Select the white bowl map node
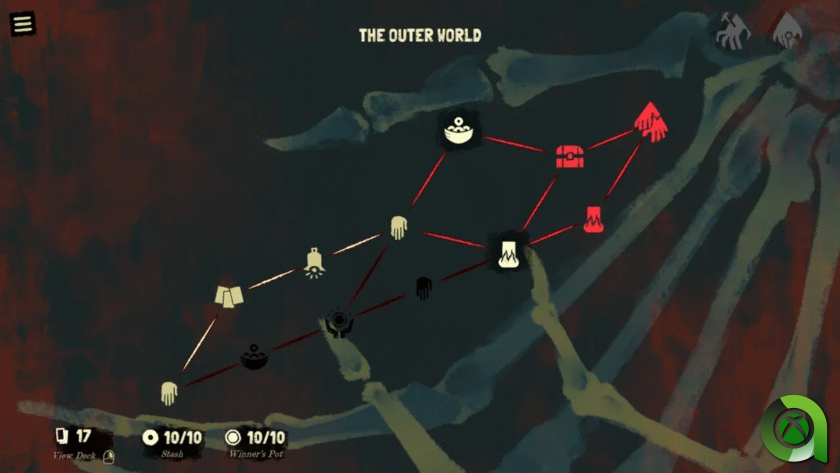This screenshot has width=840, height=473. click(x=460, y=131)
